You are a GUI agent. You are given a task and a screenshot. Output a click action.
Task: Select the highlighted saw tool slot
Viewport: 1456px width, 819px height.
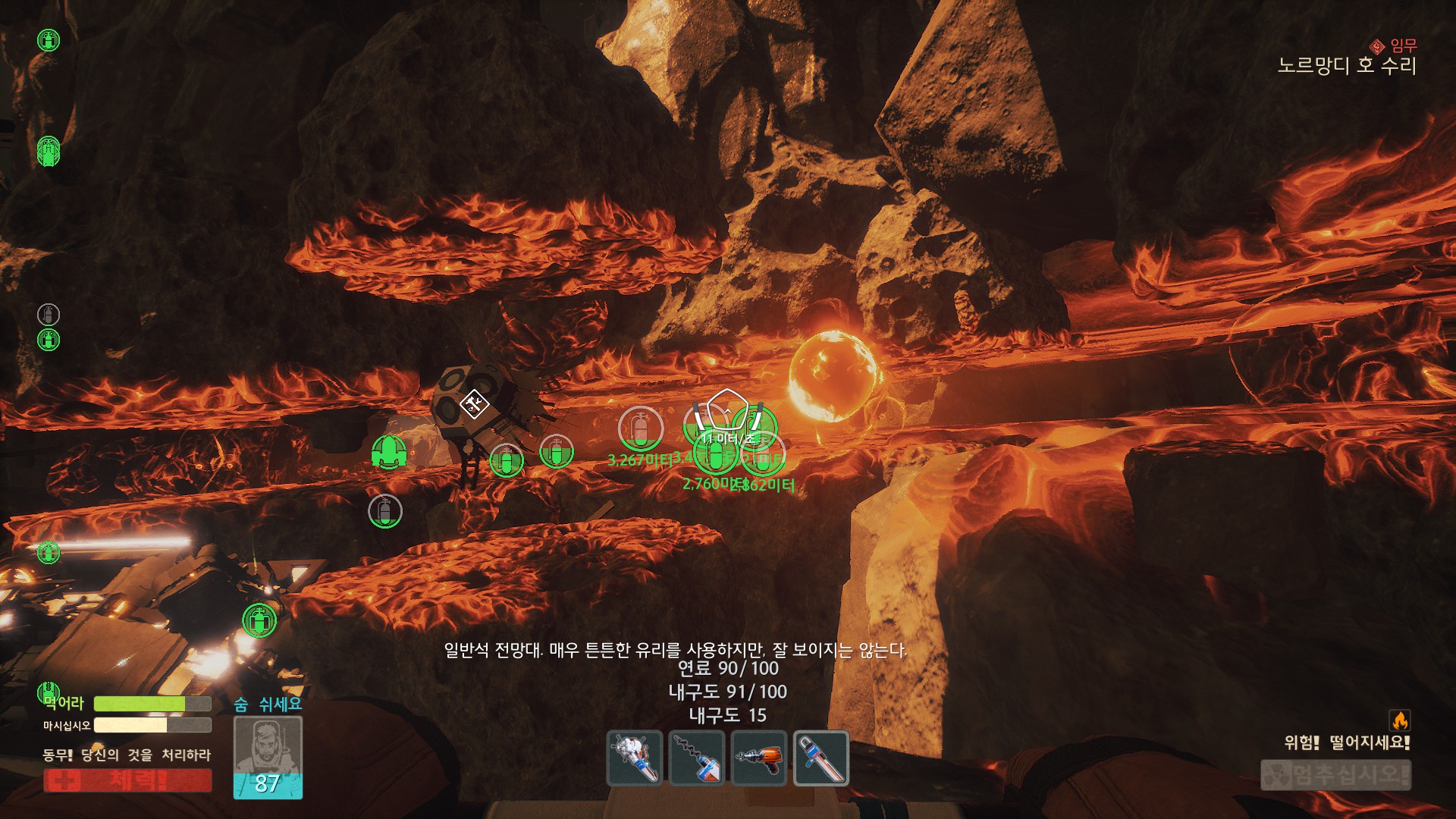pos(821,758)
